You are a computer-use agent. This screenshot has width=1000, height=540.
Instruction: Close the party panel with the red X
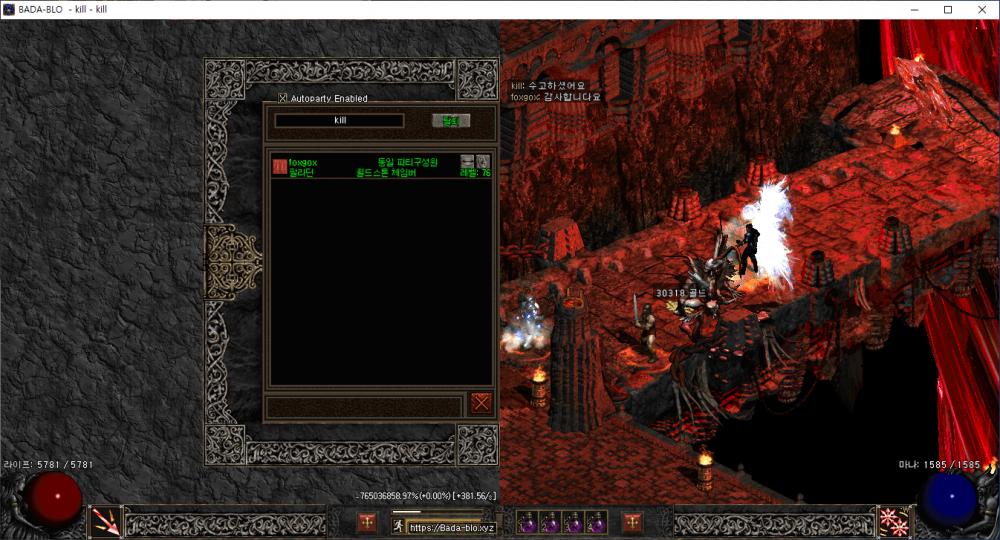(481, 403)
